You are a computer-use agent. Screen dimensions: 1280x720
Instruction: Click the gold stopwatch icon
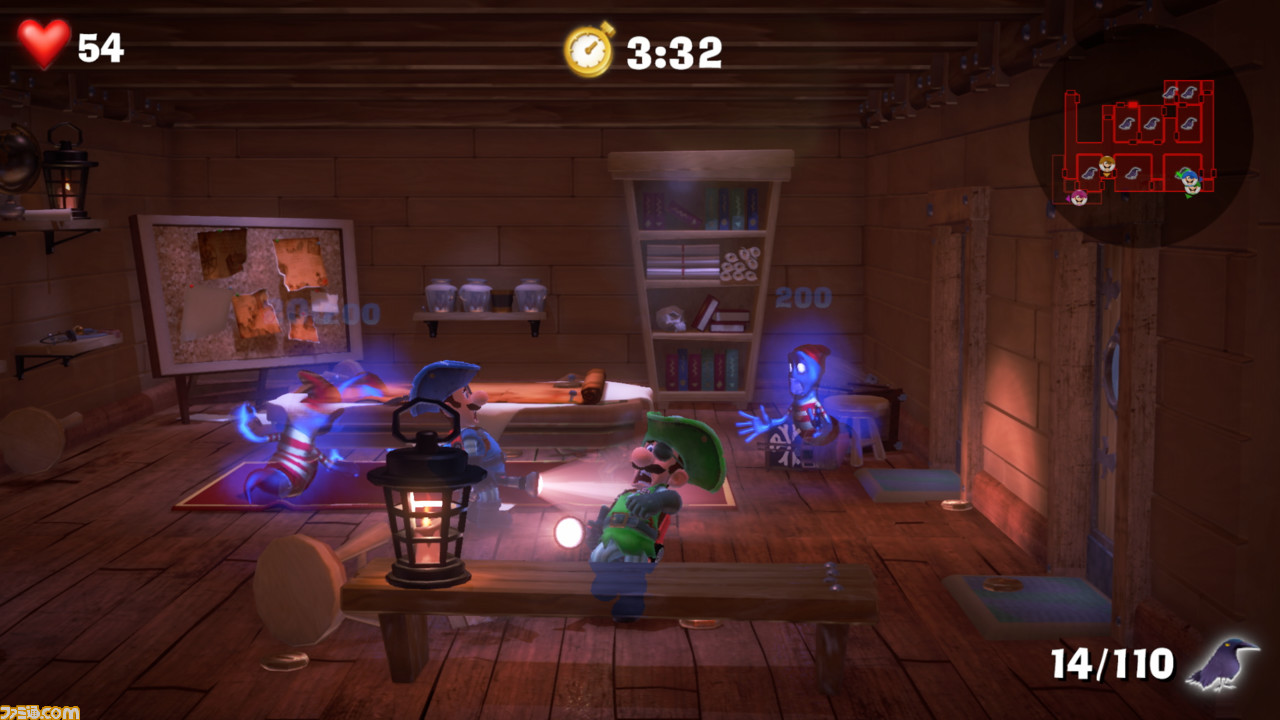tap(589, 49)
